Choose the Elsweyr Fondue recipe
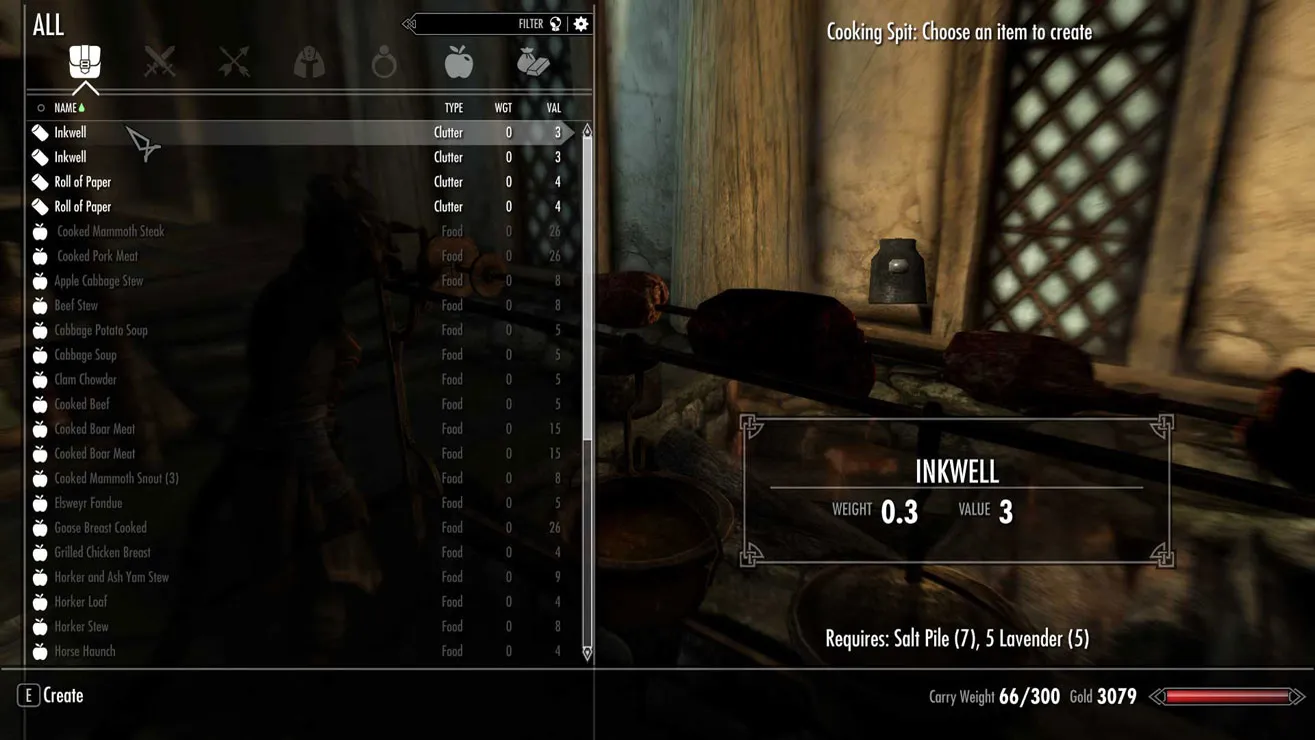1315x740 pixels. pyautogui.click(x=88, y=503)
